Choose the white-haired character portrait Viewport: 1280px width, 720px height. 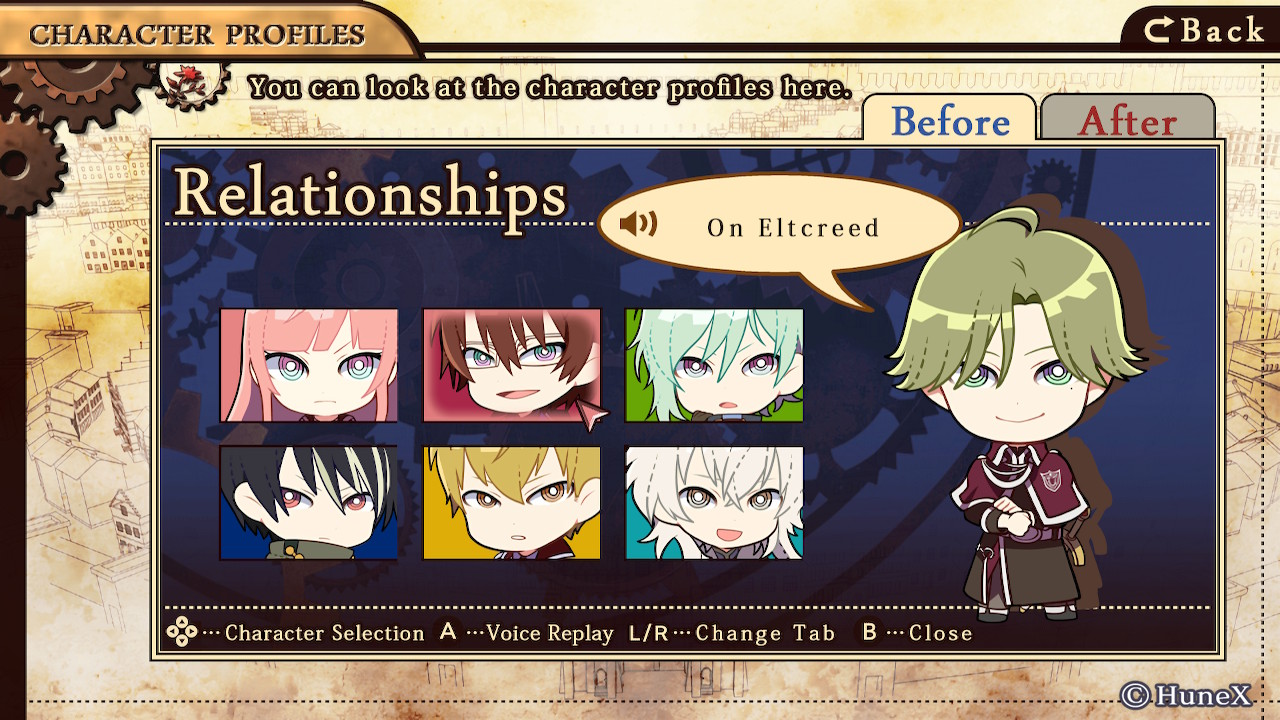click(x=714, y=502)
